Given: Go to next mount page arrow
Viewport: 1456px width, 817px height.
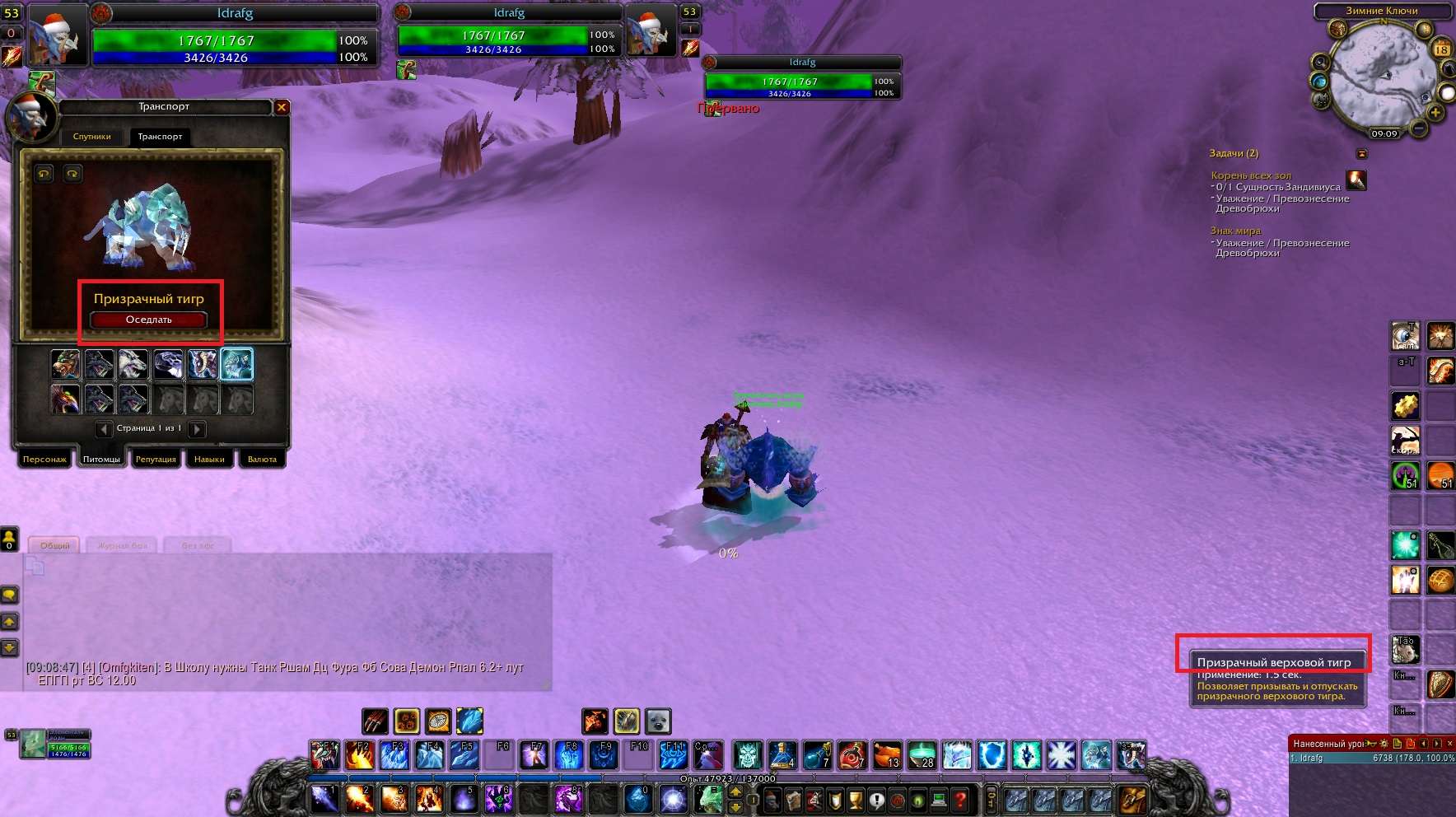Looking at the screenshot, I should click(197, 429).
